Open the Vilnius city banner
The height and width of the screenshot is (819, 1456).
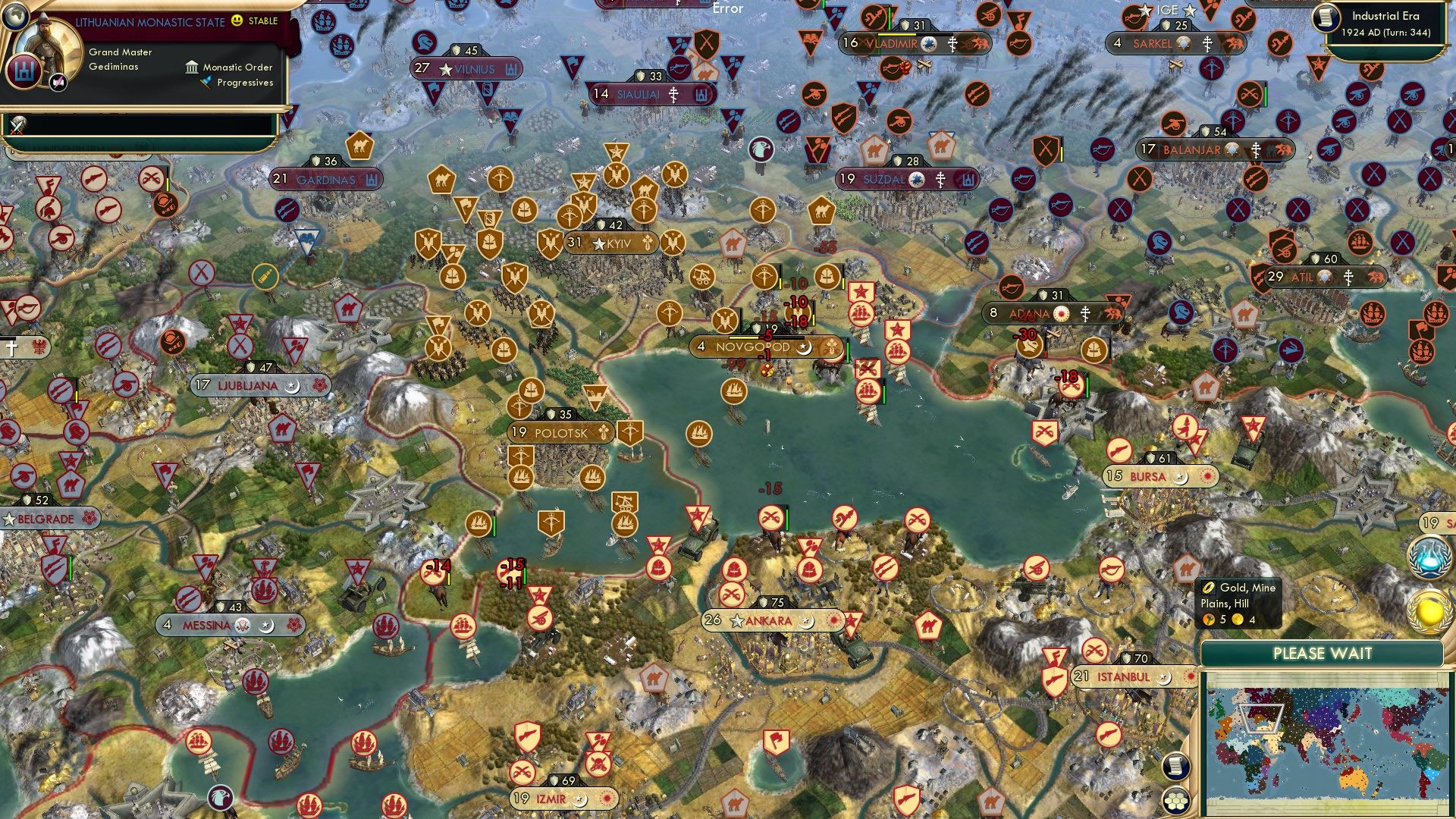(465, 69)
